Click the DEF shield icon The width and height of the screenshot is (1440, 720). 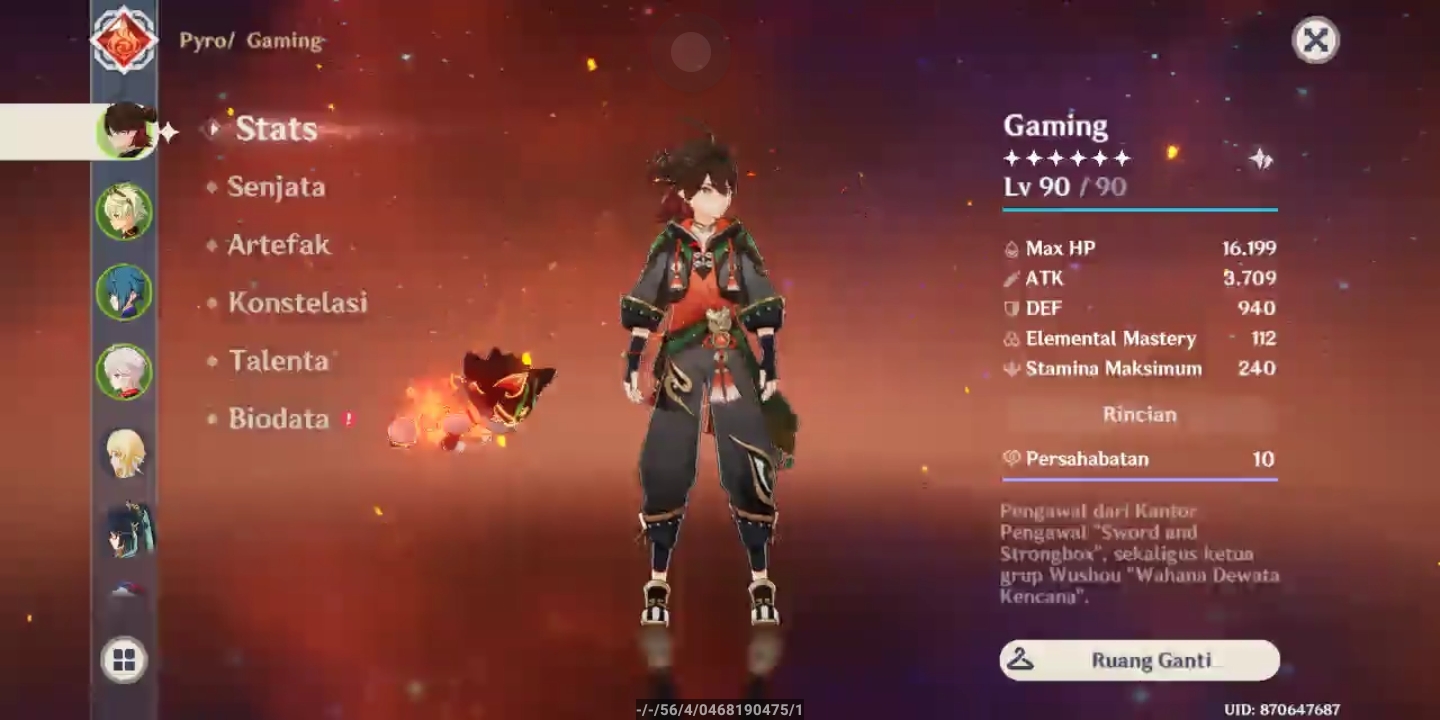(1011, 308)
